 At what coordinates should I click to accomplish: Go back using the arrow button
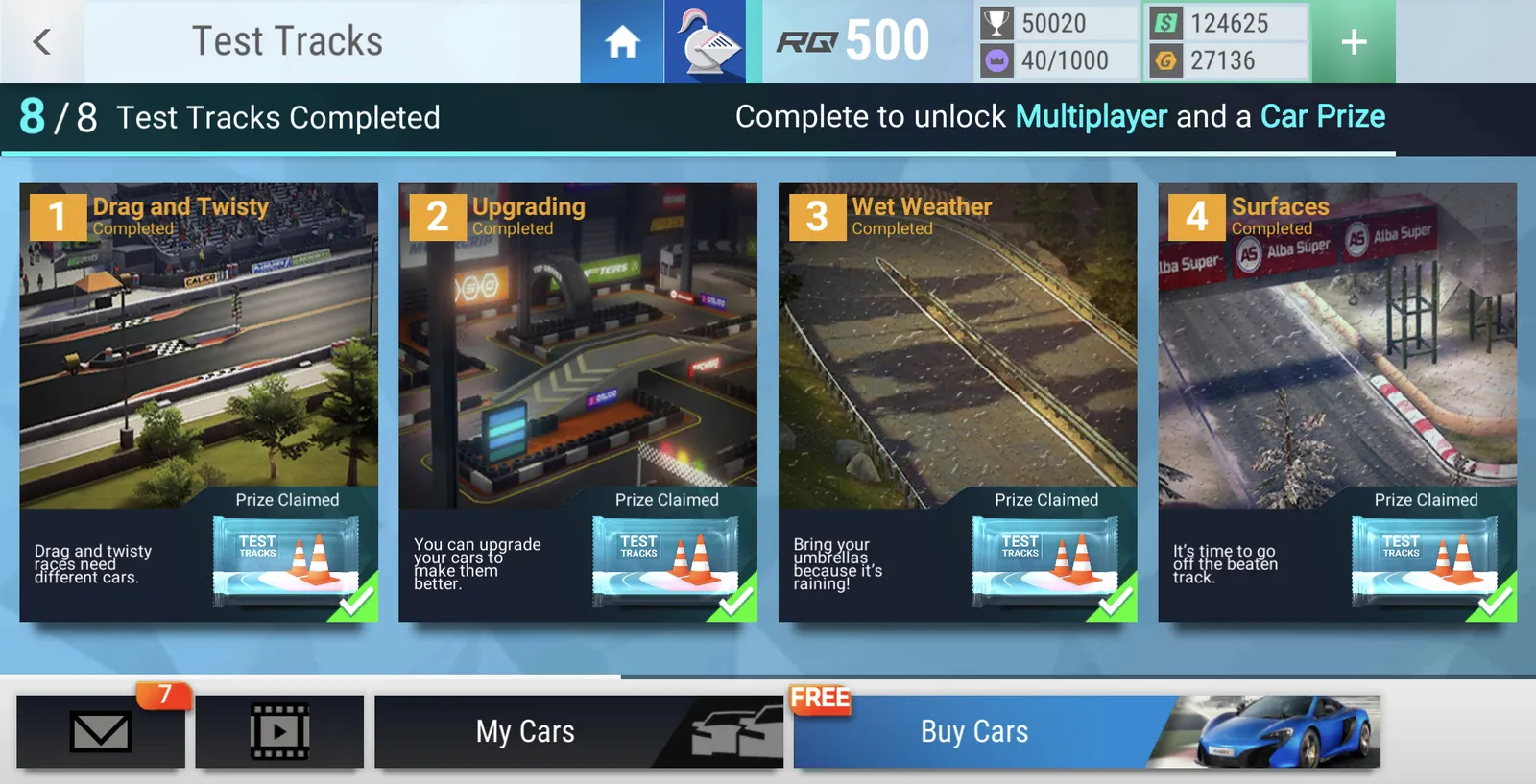point(41,41)
